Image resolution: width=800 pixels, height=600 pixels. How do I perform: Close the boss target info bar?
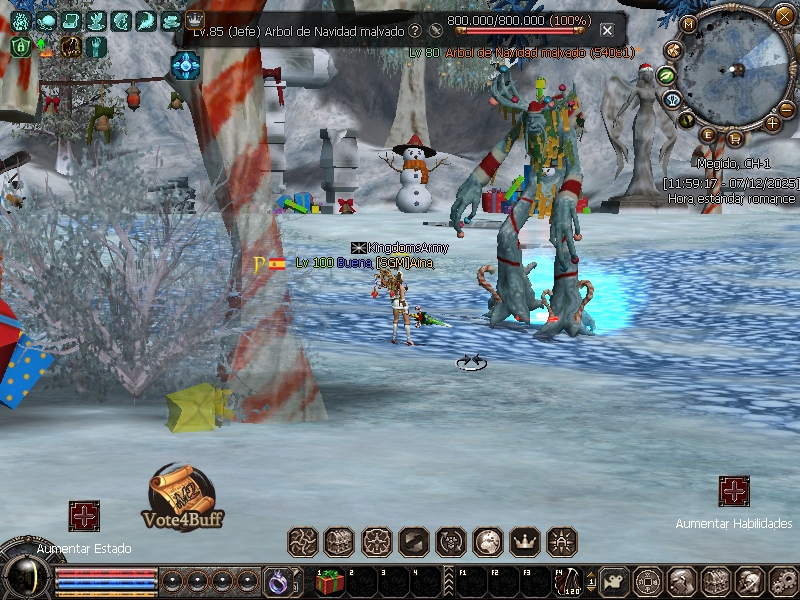point(607,30)
